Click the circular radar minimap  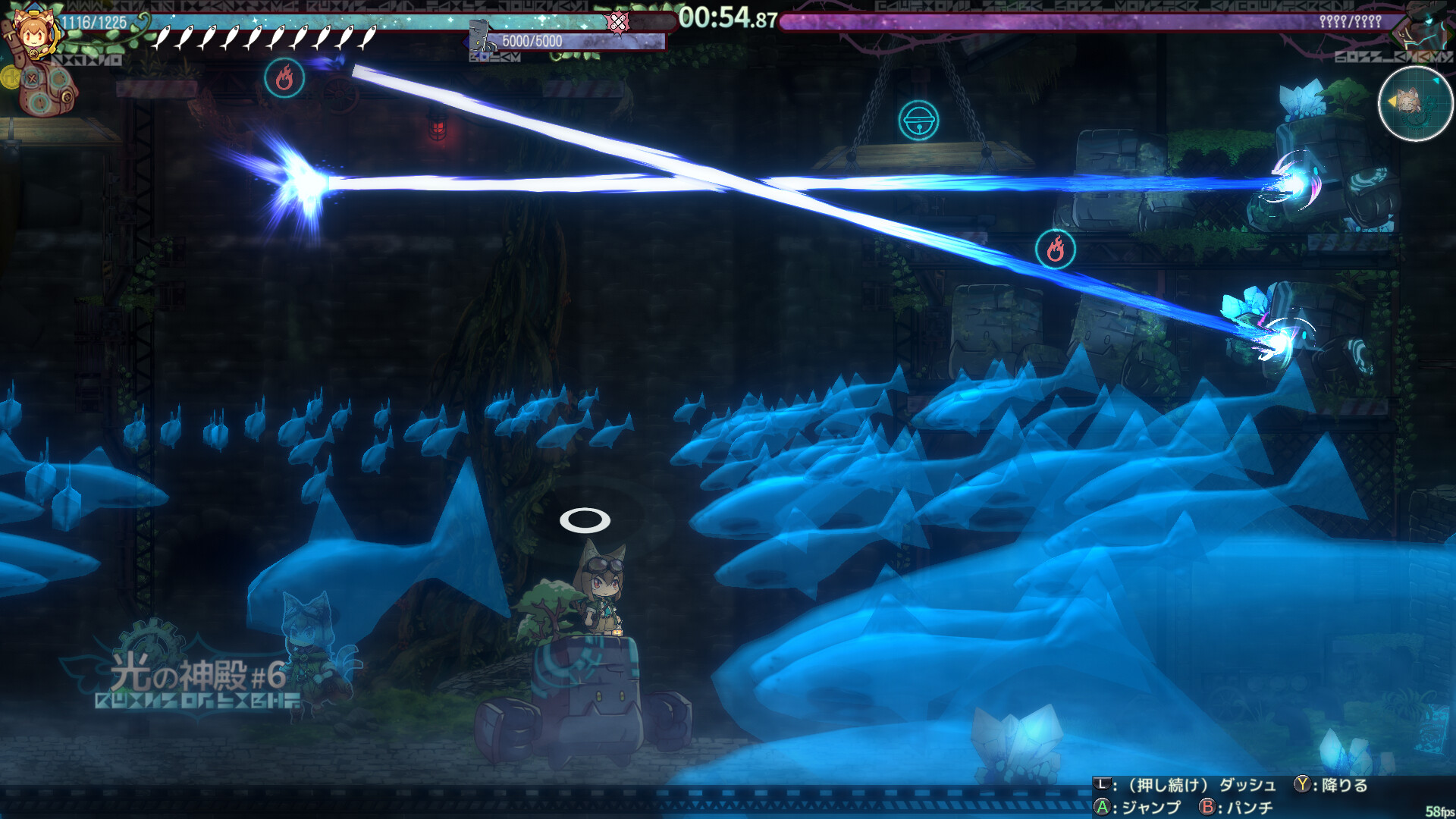[x=1414, y=104]
